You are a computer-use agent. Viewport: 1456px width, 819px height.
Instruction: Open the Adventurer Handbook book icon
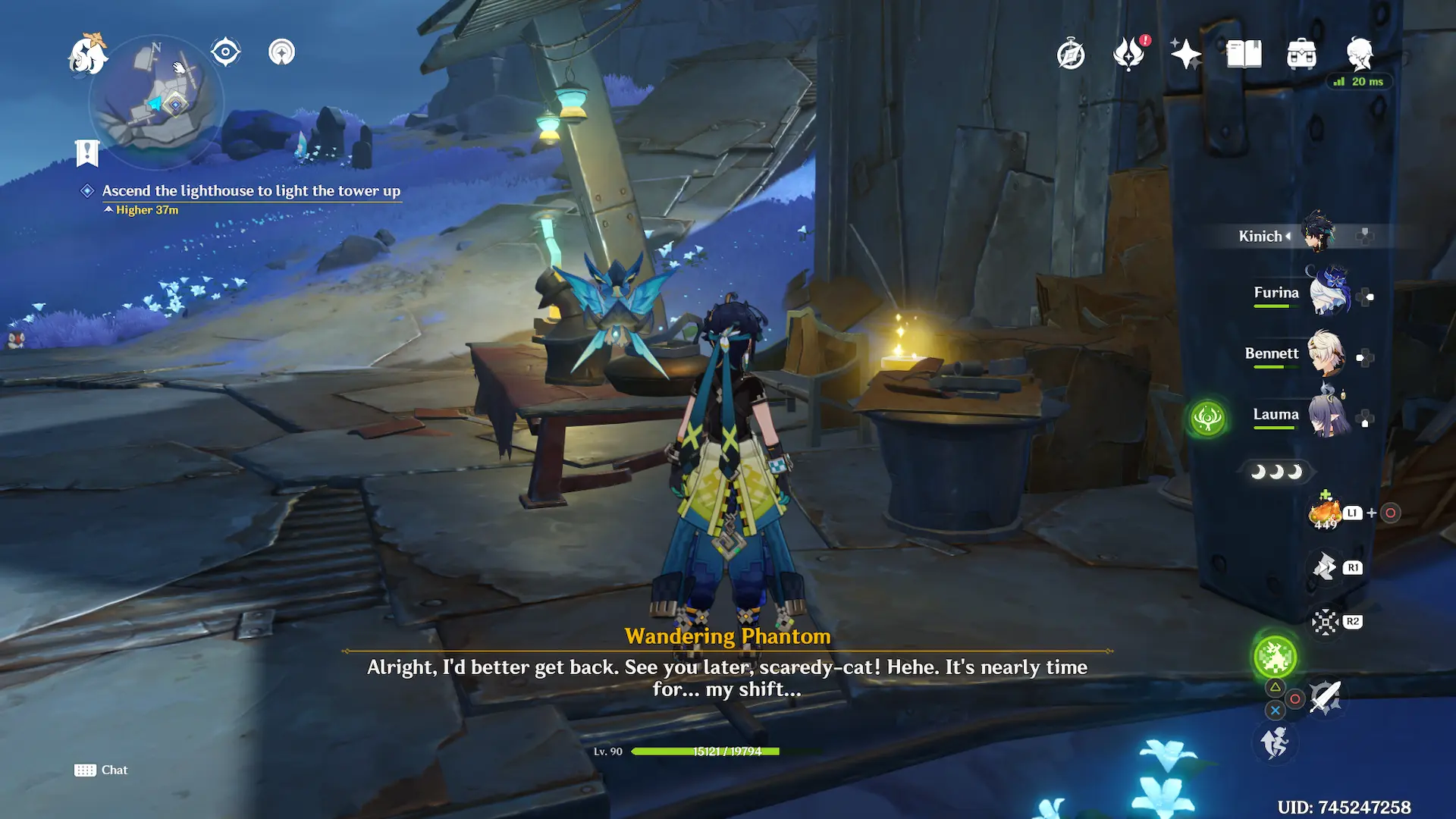(x=1244, y=55)
